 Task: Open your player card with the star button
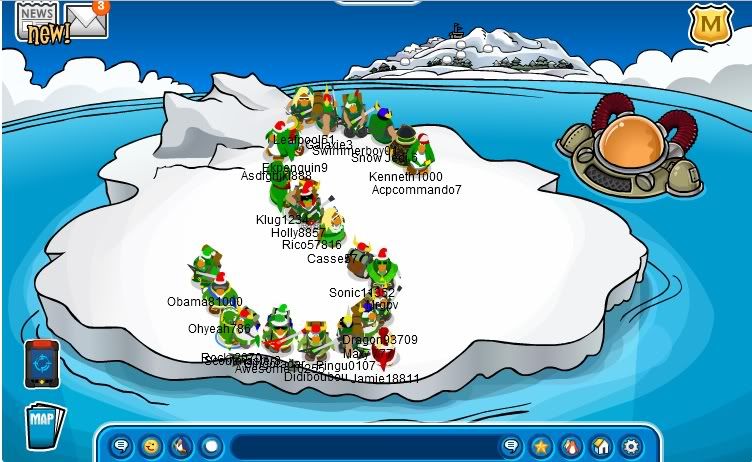541,445
